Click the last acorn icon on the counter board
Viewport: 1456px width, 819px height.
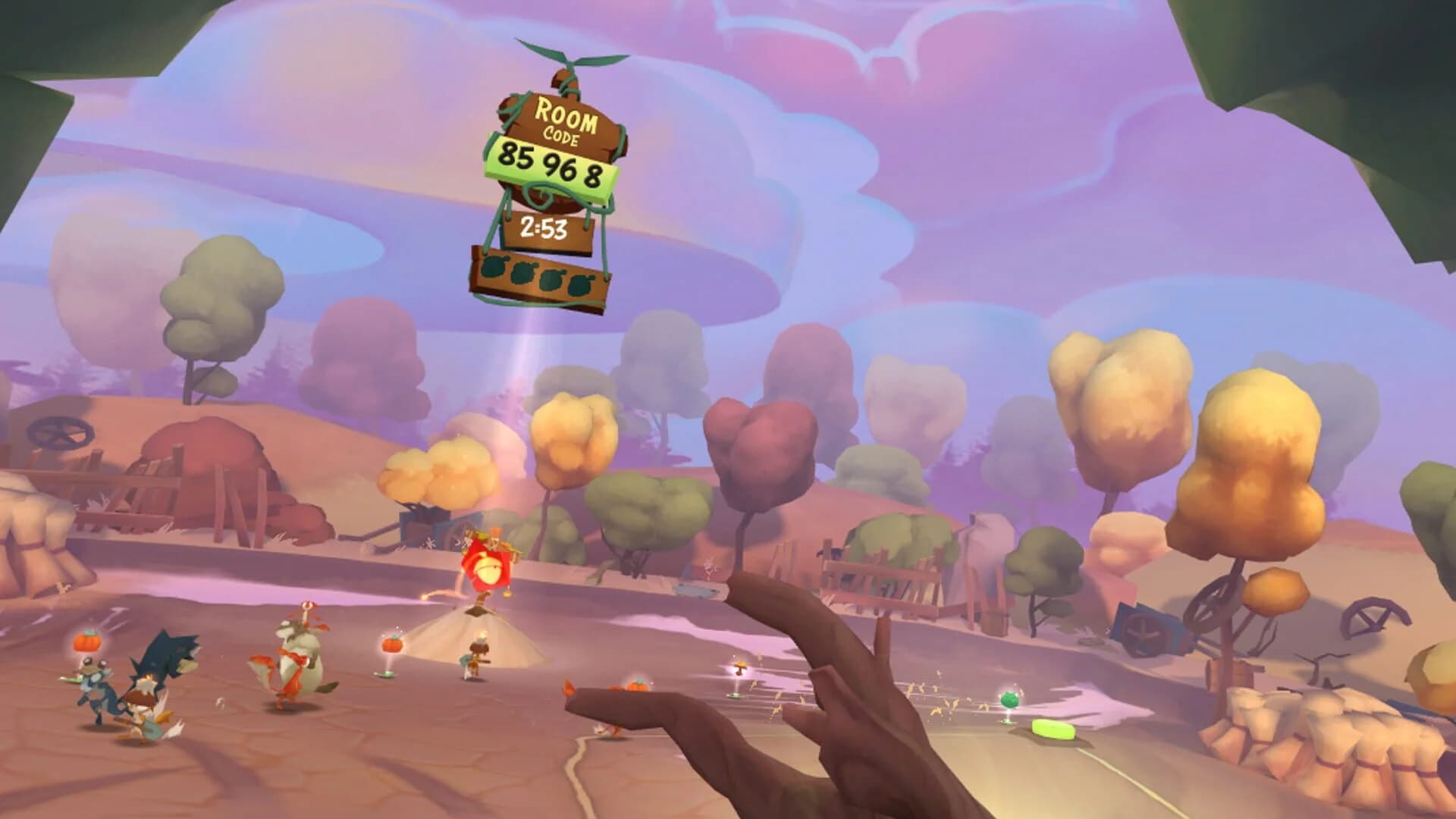click(580, 284)
